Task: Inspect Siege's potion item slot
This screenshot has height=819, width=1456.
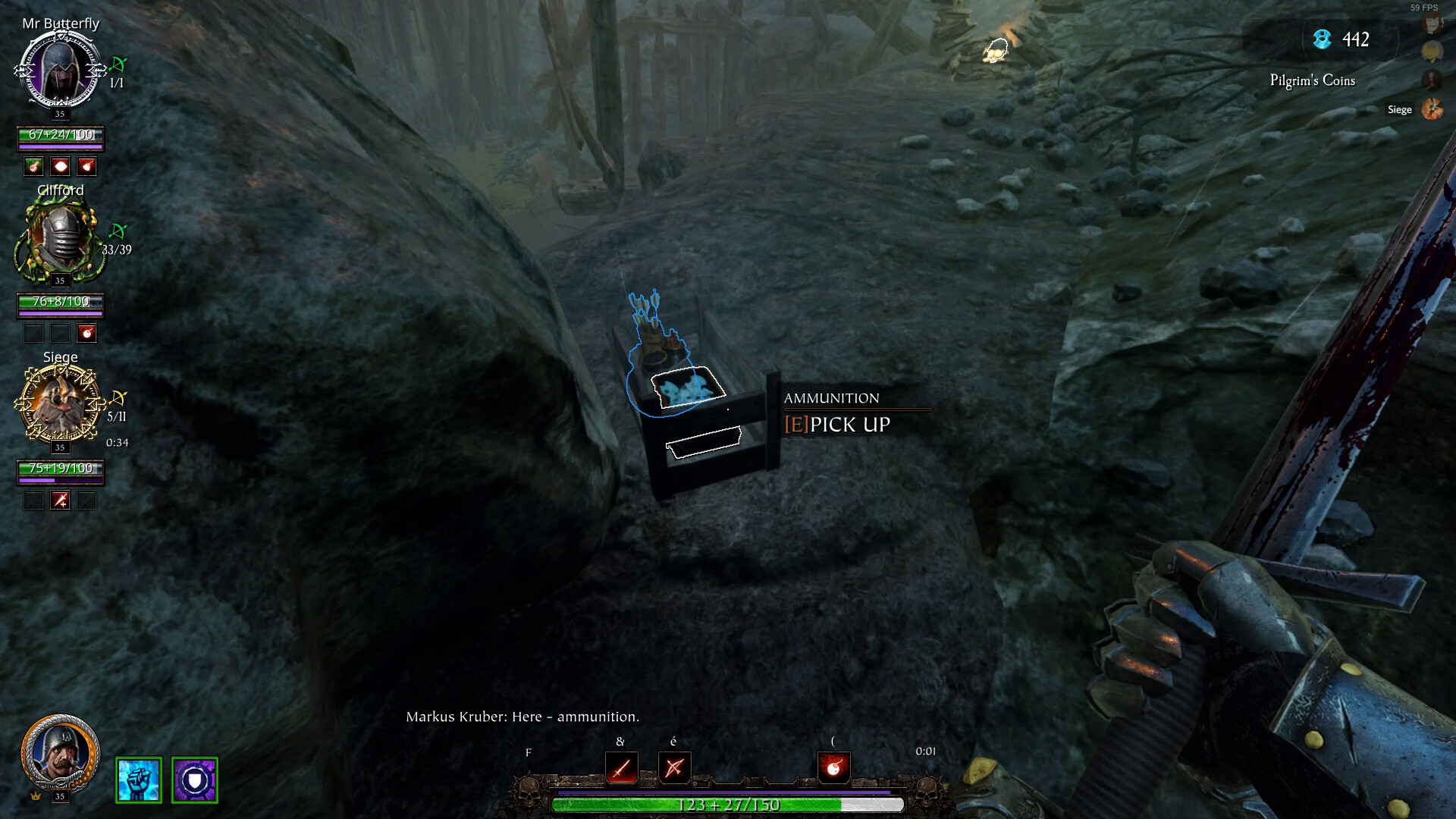Action: pos(60,500)
